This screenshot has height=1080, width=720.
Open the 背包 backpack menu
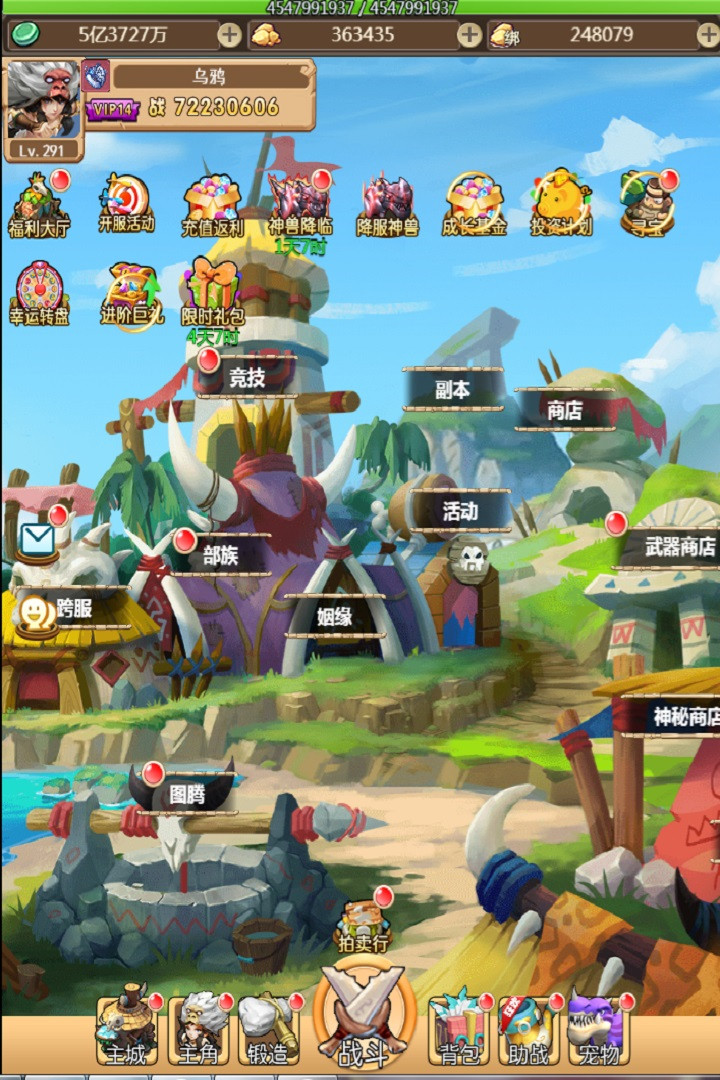pyautogui.click(x=459, y=1030)
